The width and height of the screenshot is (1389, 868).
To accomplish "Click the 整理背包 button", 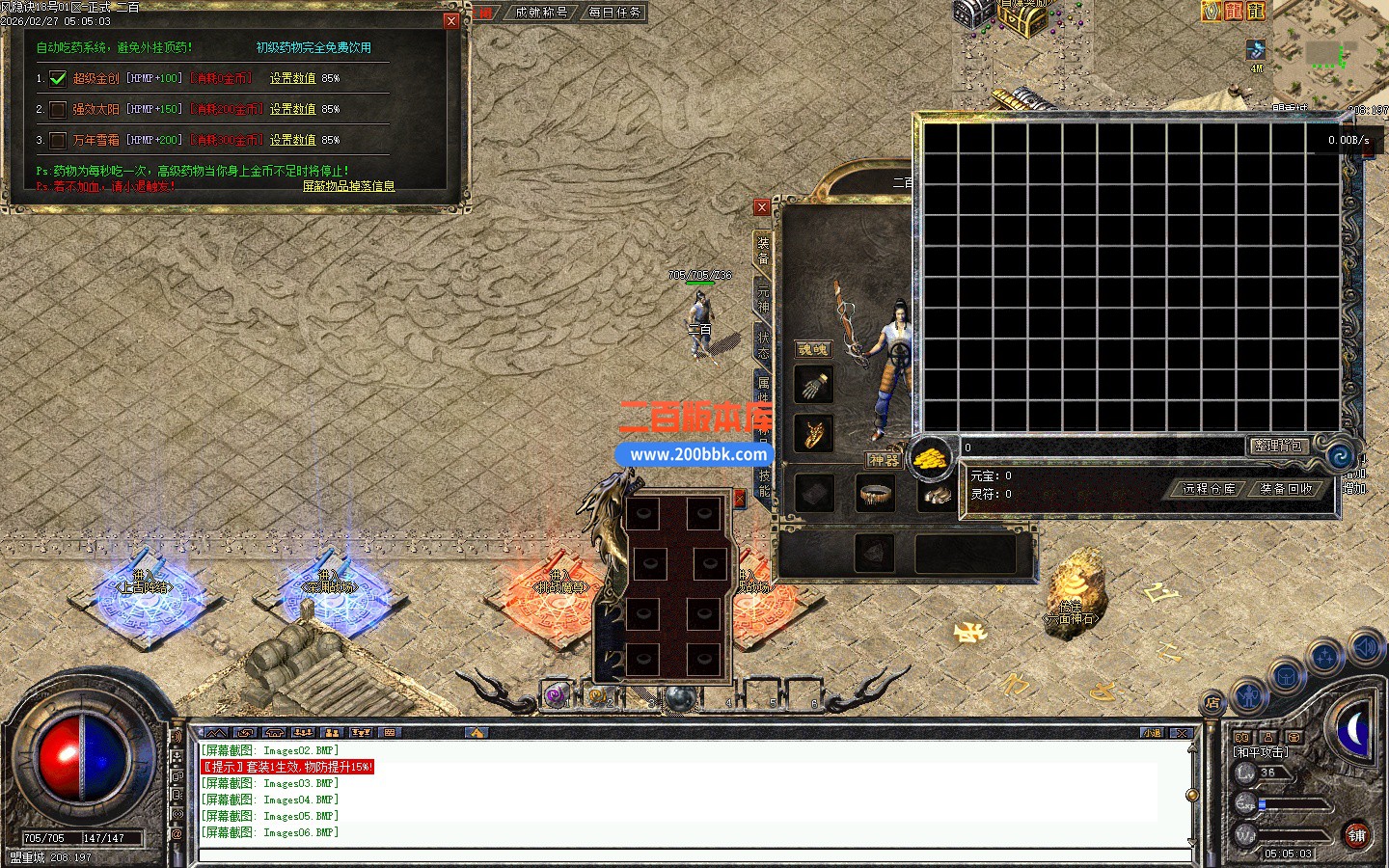I will [1278, 446].
